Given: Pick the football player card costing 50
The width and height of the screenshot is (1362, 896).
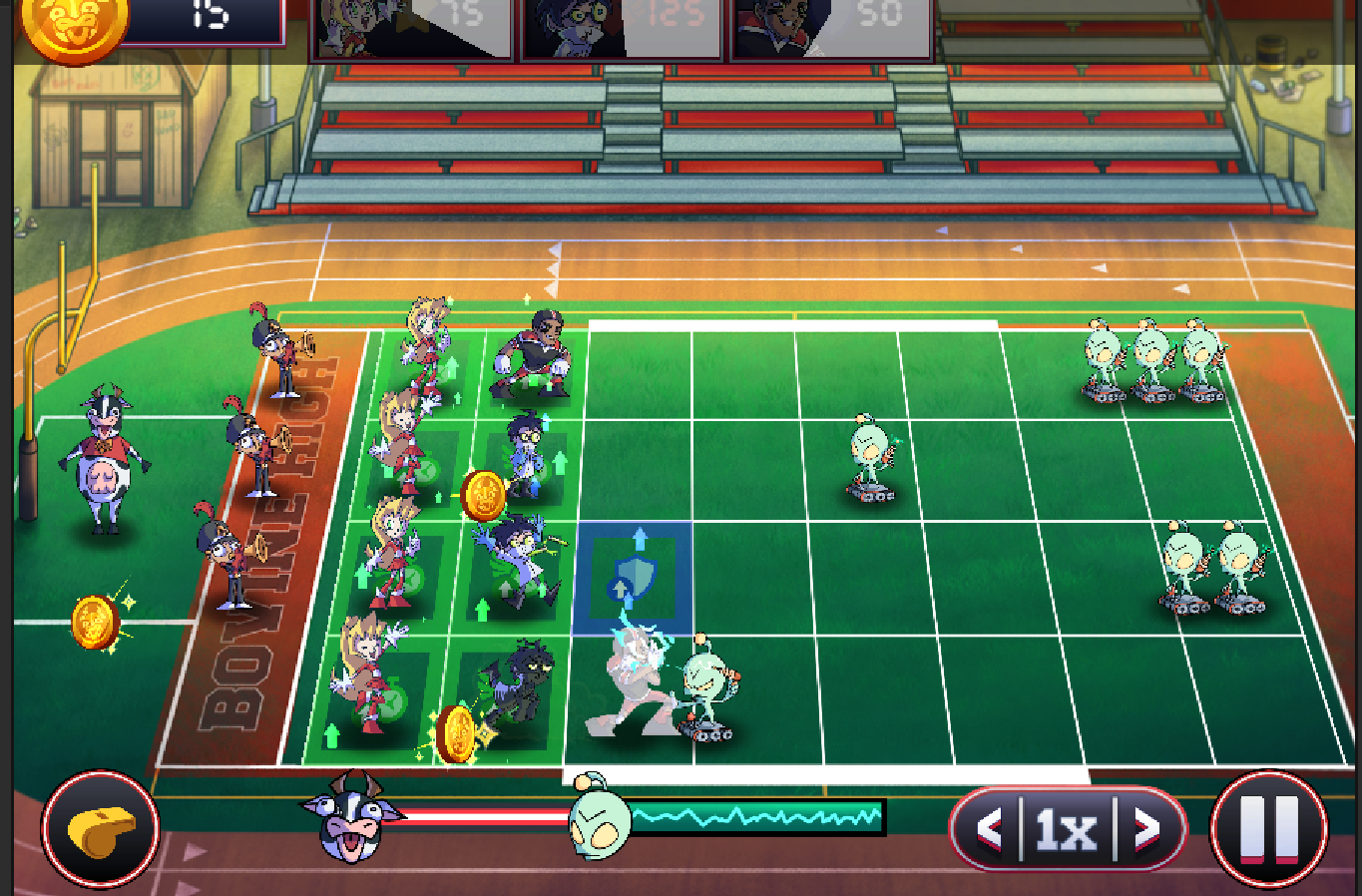Looking at the screenshot, I should click(x=830, y=28).
